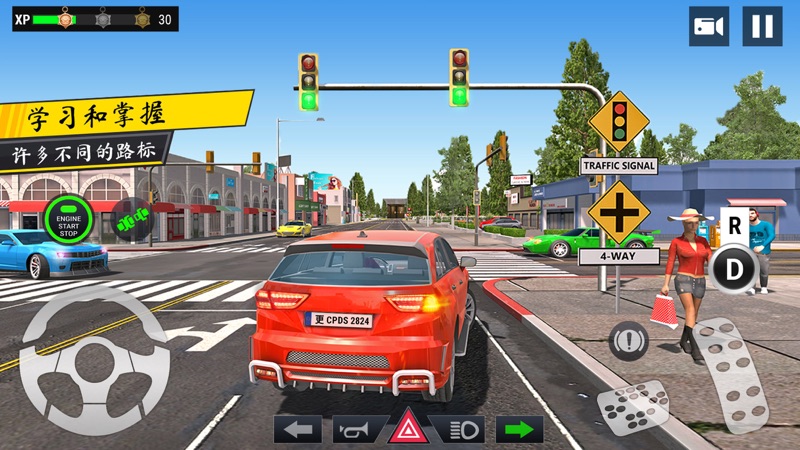Step on the brake pedal
This screenshot has height=450, width=800.
[633, 406]
